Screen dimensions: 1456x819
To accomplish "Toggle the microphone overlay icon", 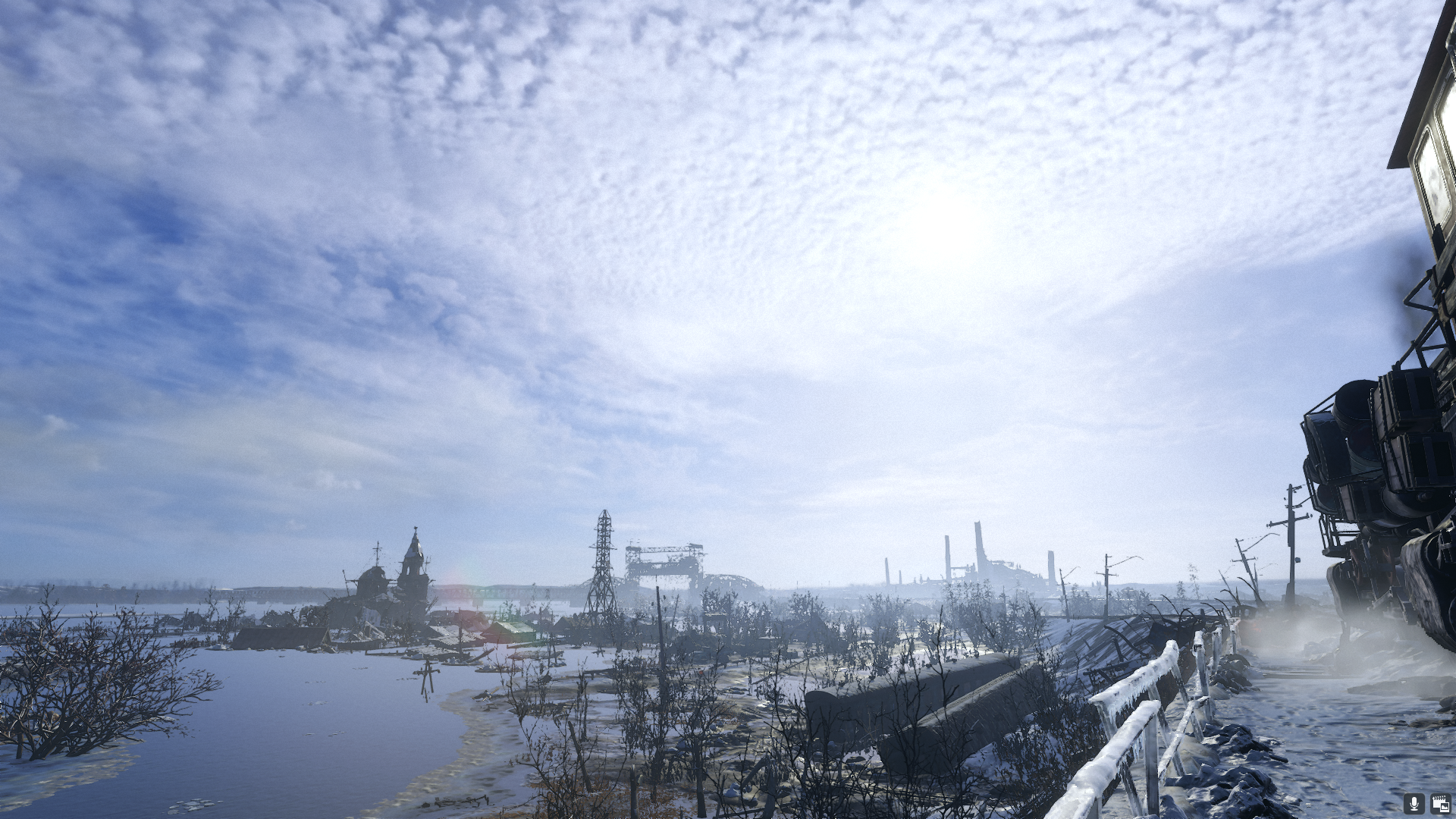I will [x=1414, y=804].
